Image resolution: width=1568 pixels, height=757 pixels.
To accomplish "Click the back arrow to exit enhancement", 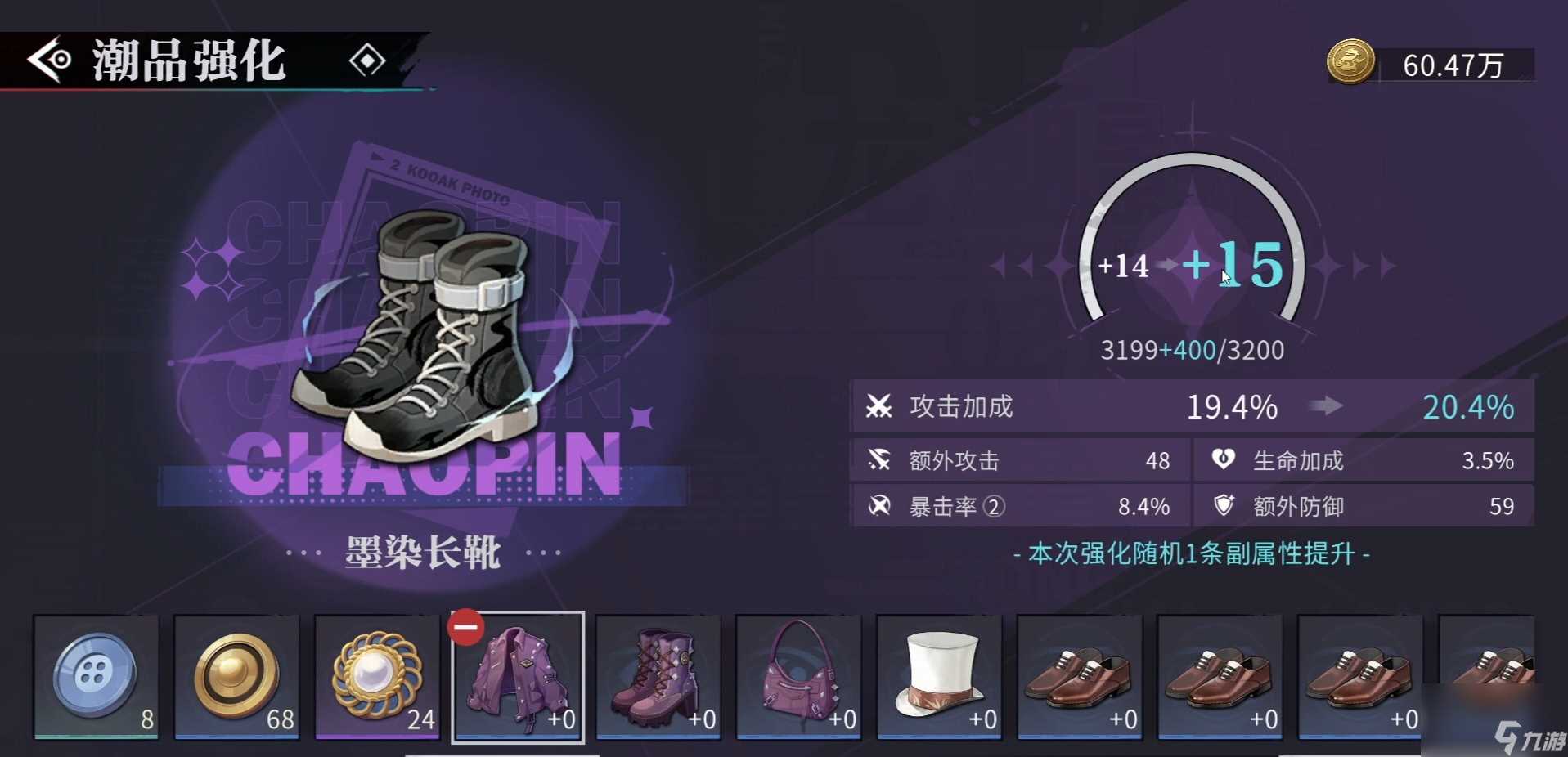I will [x=47, y=60].
